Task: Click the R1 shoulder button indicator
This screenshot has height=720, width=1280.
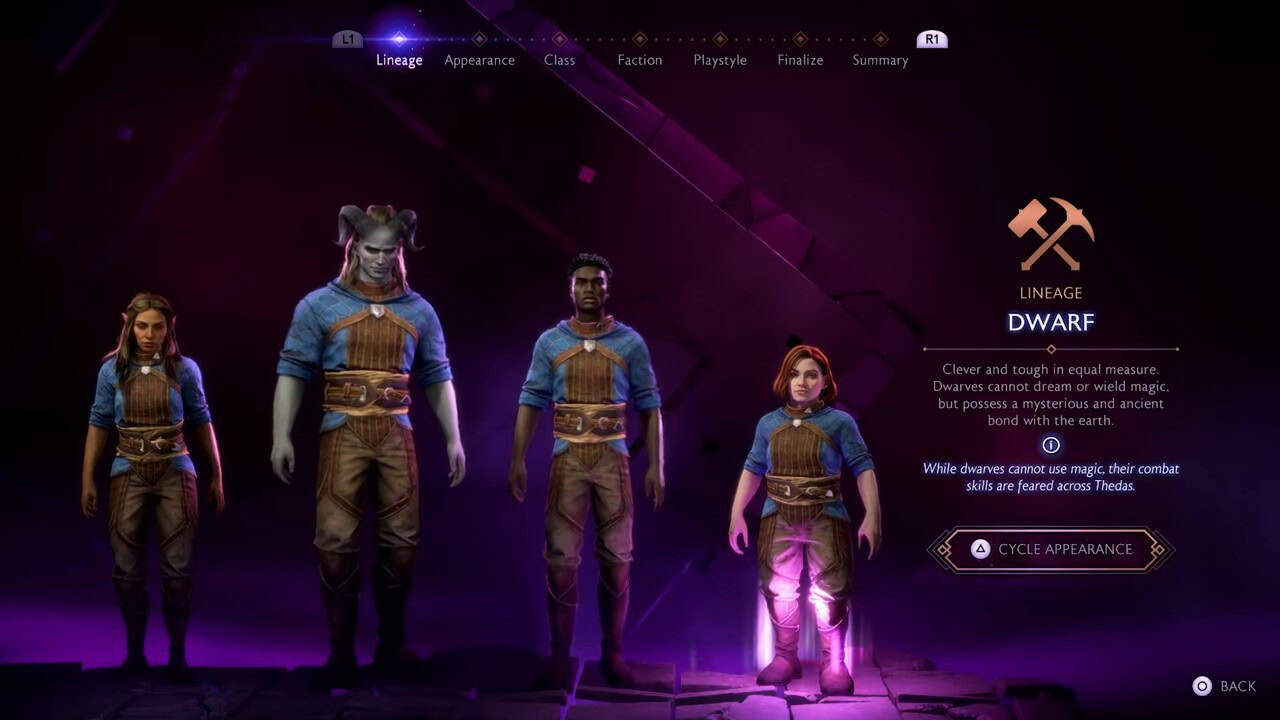Action: tap(930, 39)
